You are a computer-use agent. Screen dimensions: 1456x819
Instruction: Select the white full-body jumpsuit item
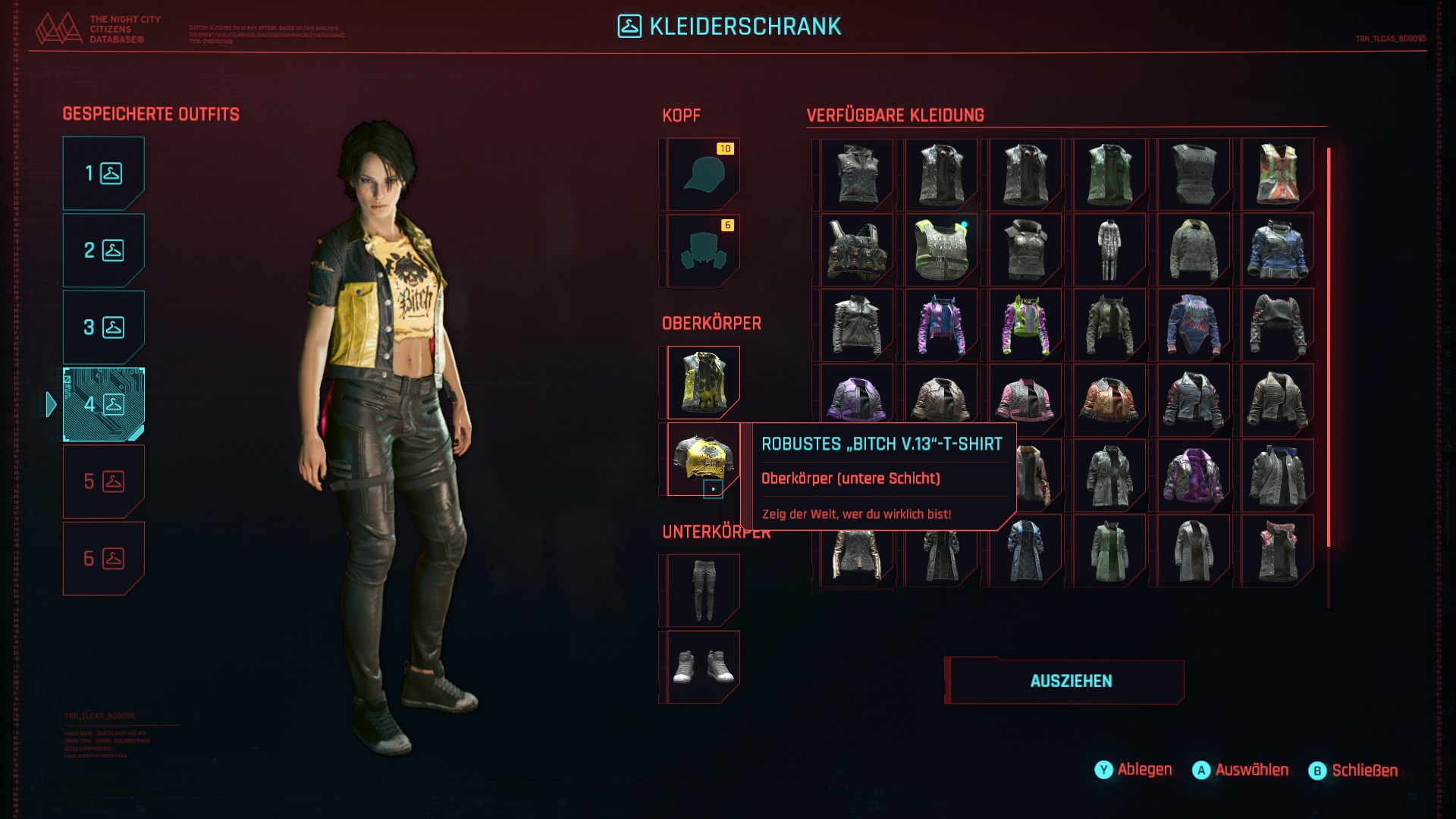pos(1109,250)
